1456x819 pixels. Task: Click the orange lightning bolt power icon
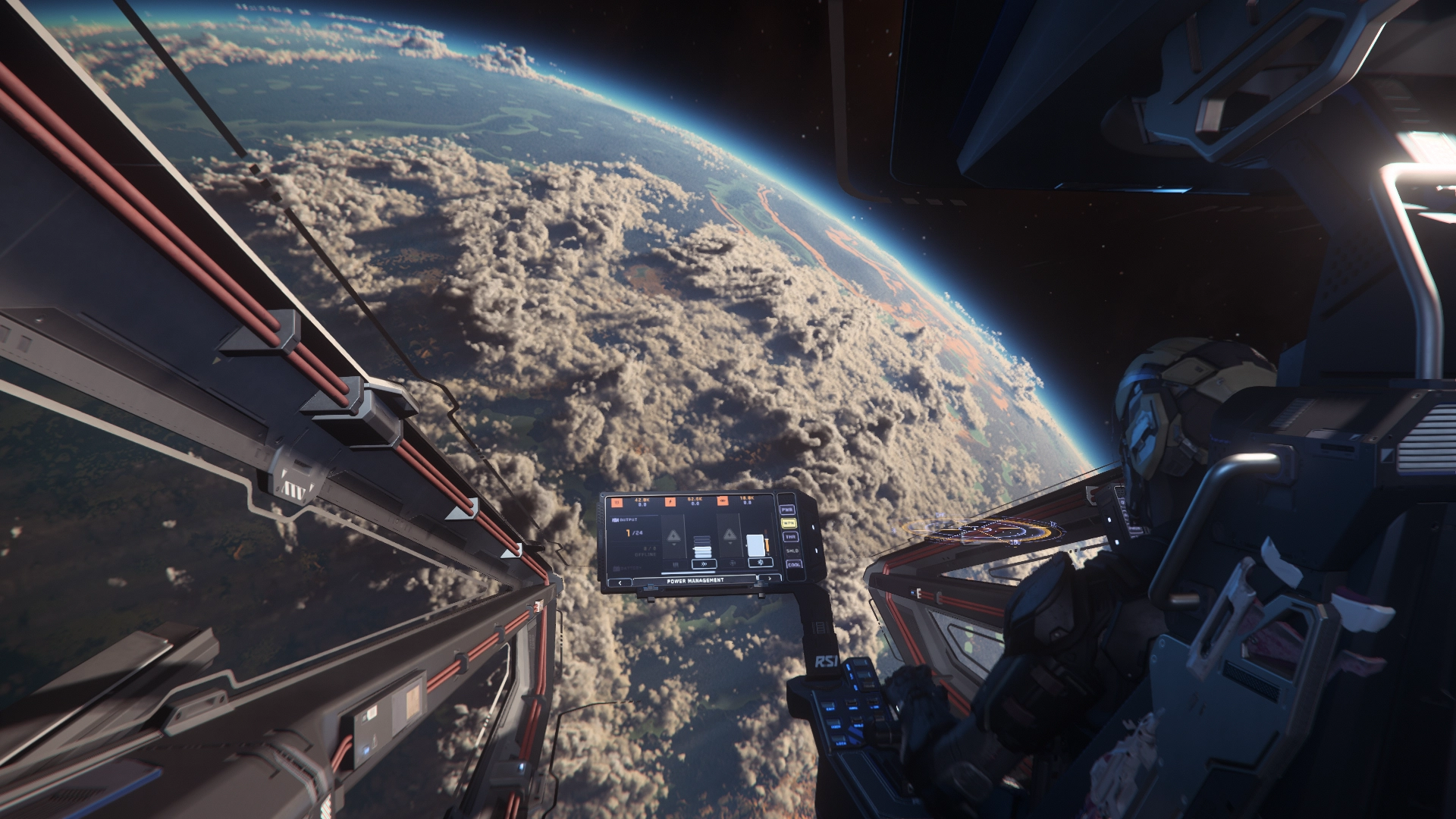click(670, 502)
